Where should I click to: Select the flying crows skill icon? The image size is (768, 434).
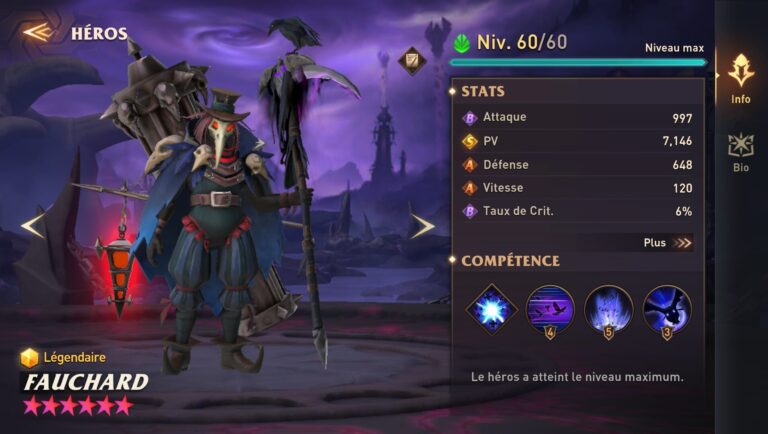[x=550, y=309]
